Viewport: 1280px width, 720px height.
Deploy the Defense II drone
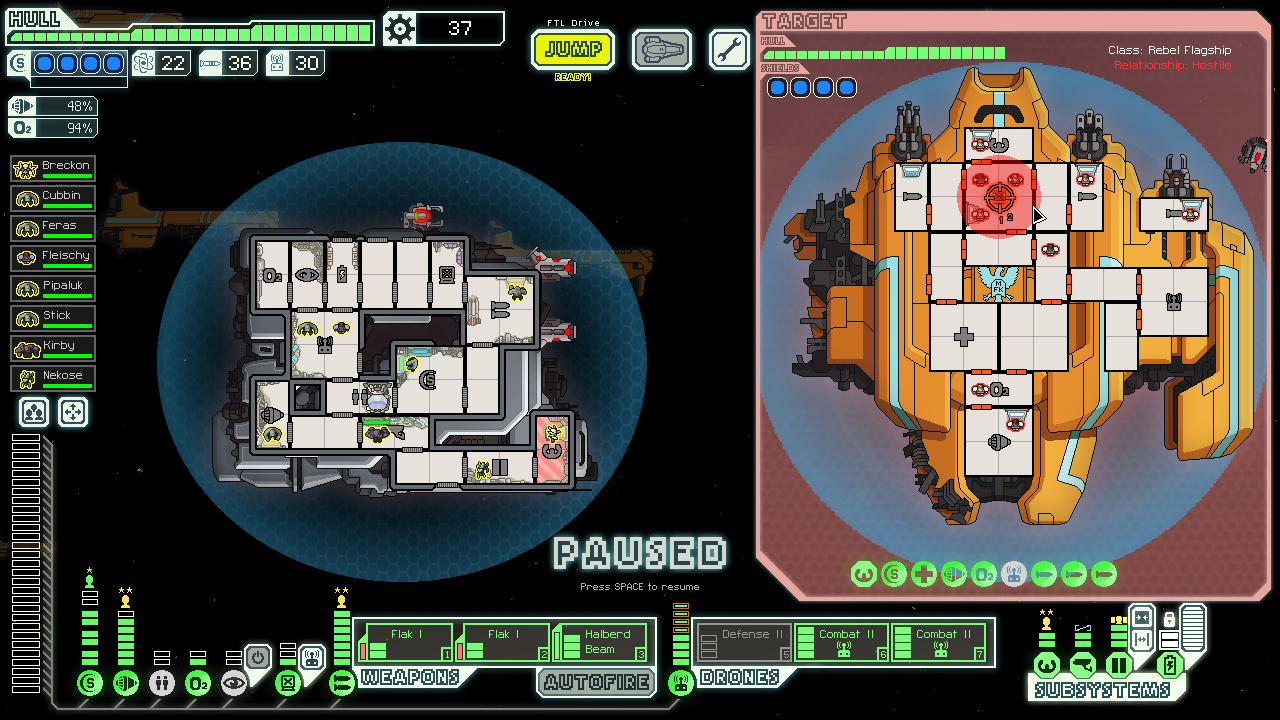point(743,641)
